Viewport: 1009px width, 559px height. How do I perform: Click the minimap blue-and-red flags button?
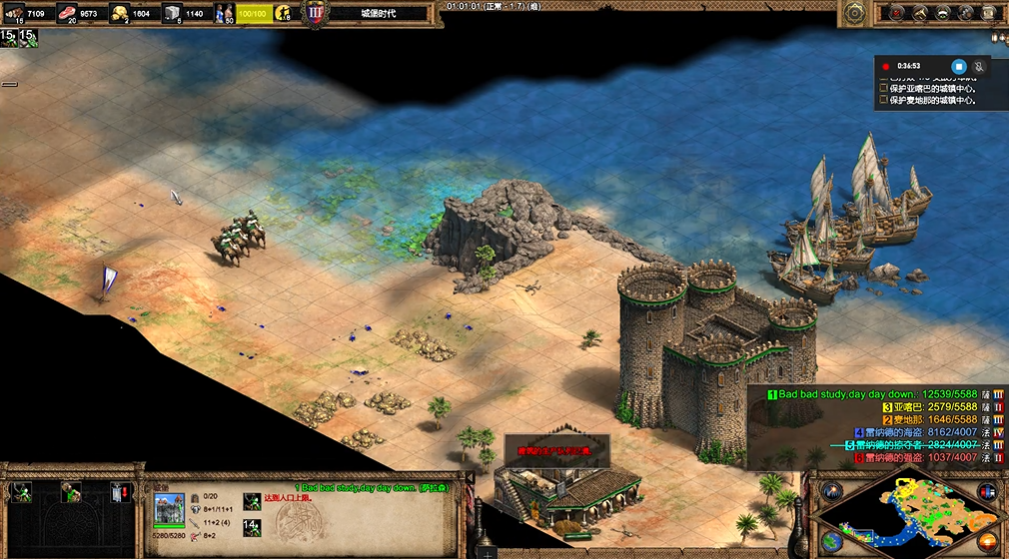click(x=987, y=492)
